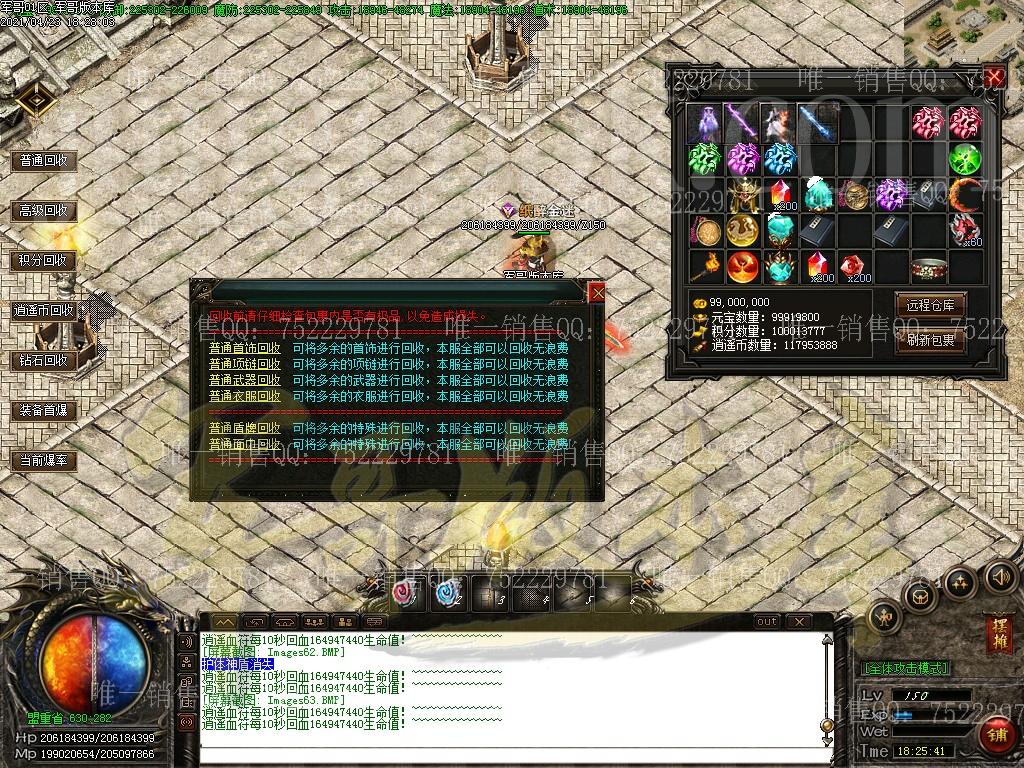1024x768 pixels.
Task: Click the 'out' button on chat bar
Action: [766, 621]
